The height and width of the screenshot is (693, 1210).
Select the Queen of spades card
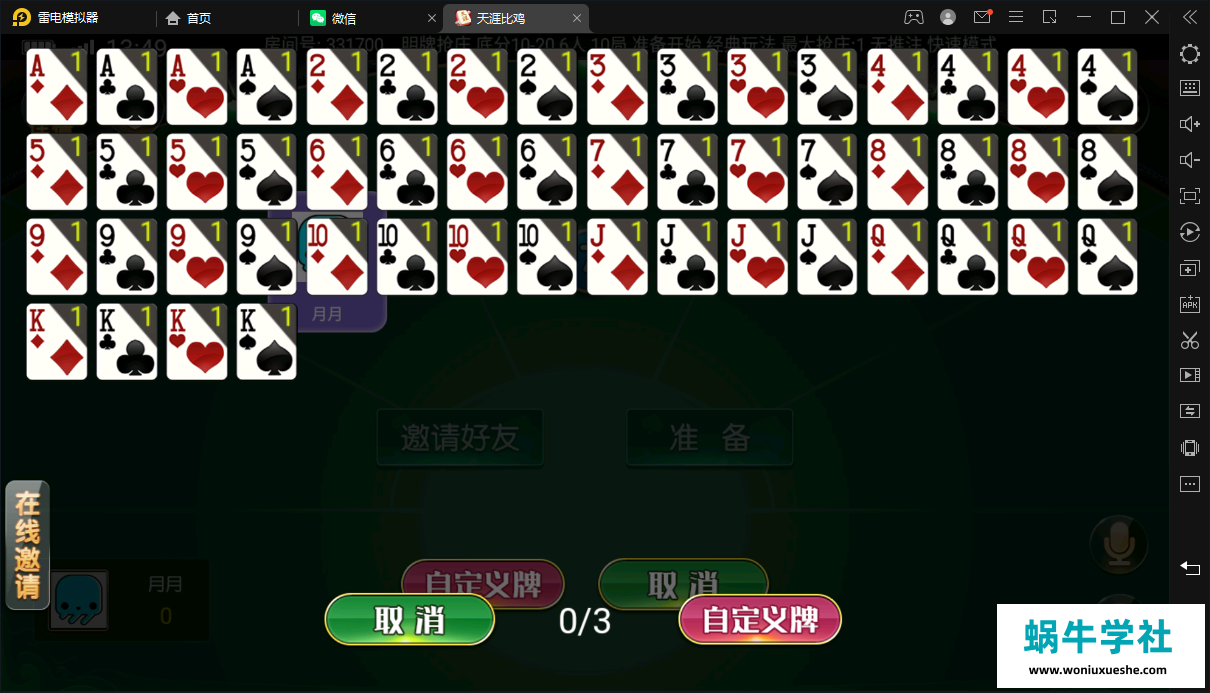pyautogui.click(x=1107, y=257)
